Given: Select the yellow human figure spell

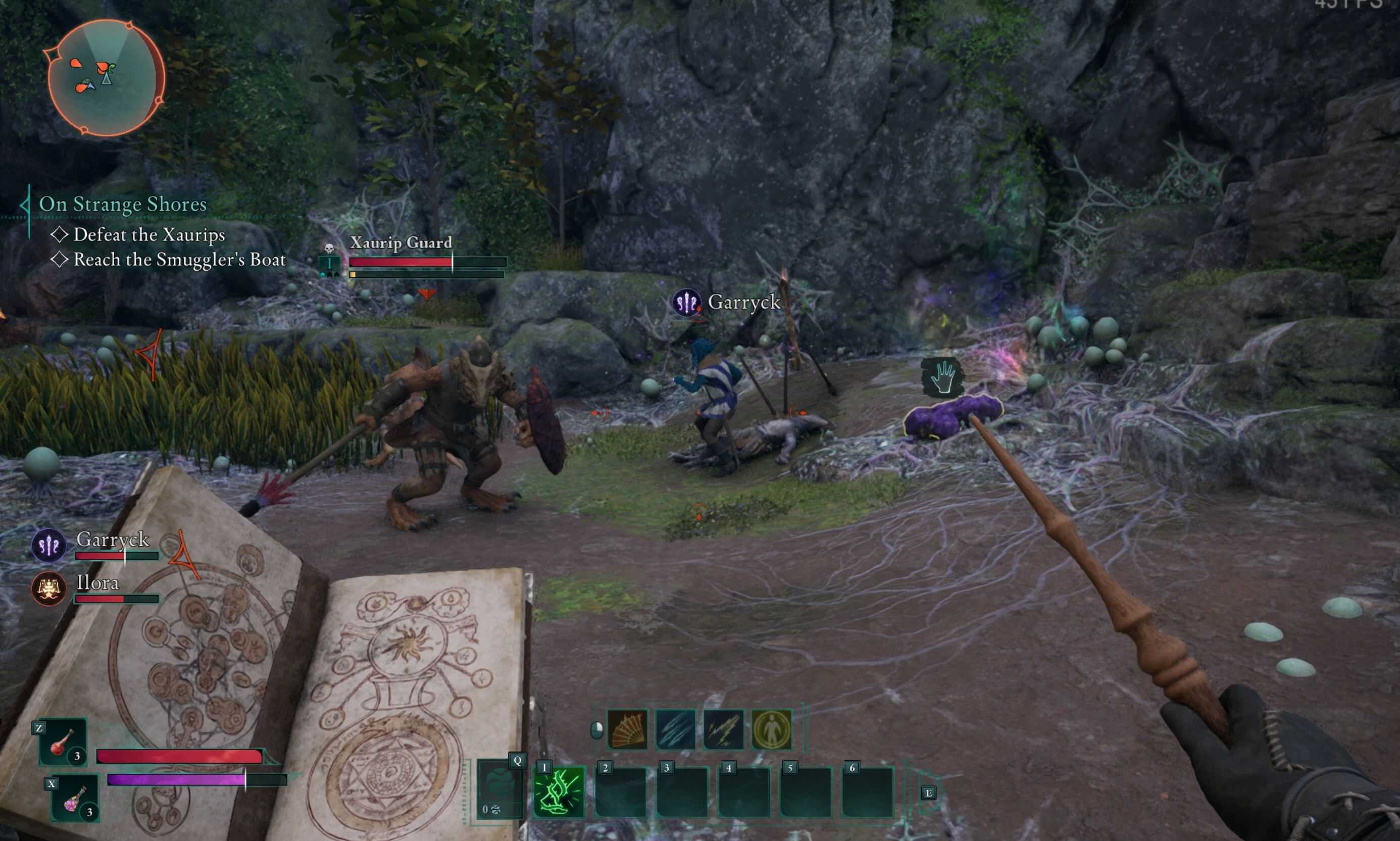Looking at the screenshot, I should [772, 729].
